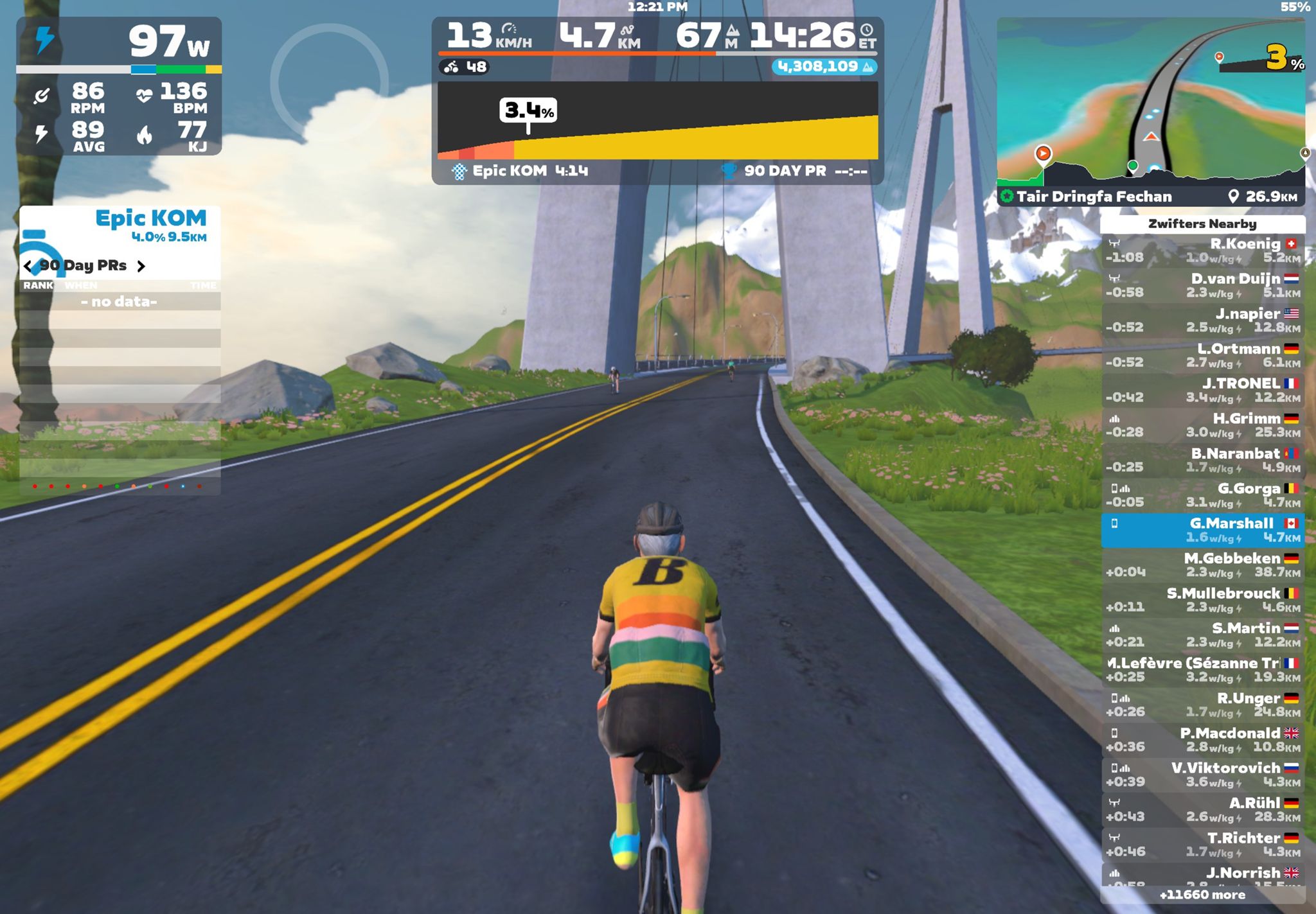Image resolution: width=1316 pixels, height=914 pixels.
Task: Select the highlighted G.Marshall row
Action: 1202,530
